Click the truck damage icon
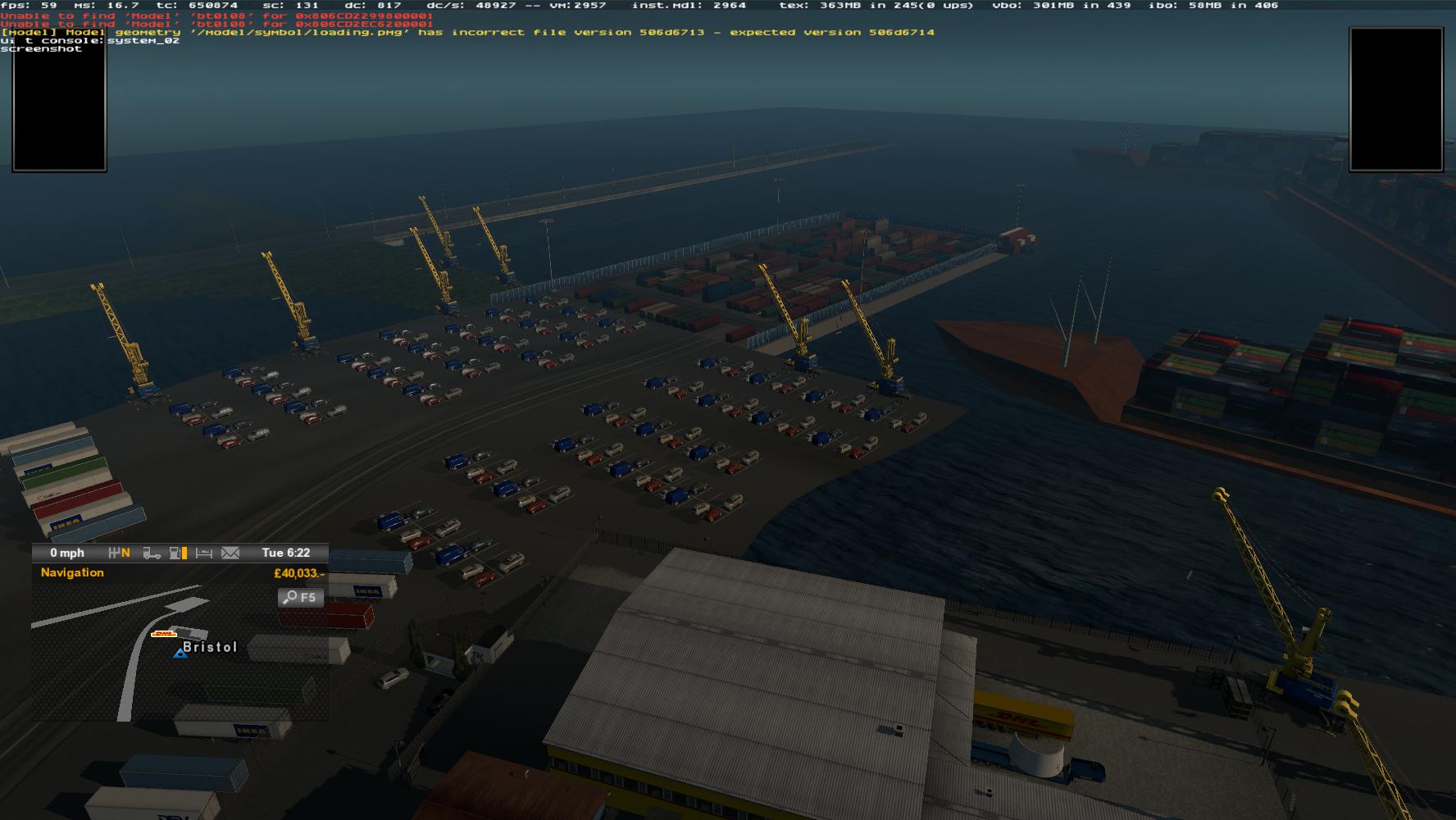 [152, 553]
